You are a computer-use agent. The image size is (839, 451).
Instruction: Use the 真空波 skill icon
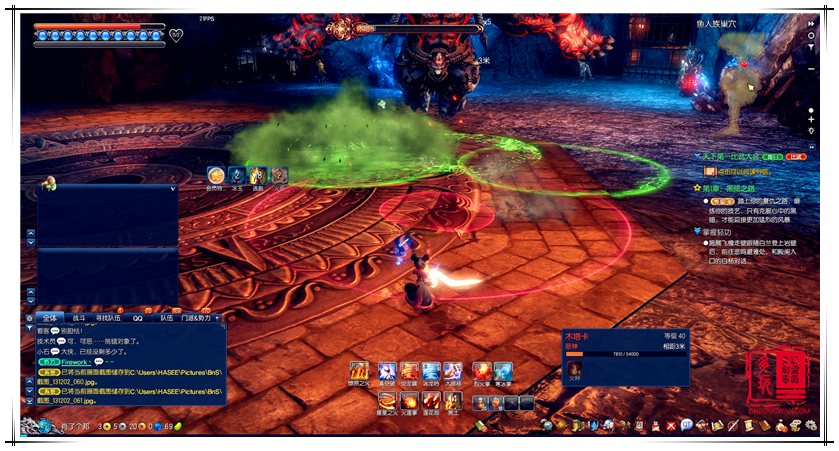tap(385, 372)
